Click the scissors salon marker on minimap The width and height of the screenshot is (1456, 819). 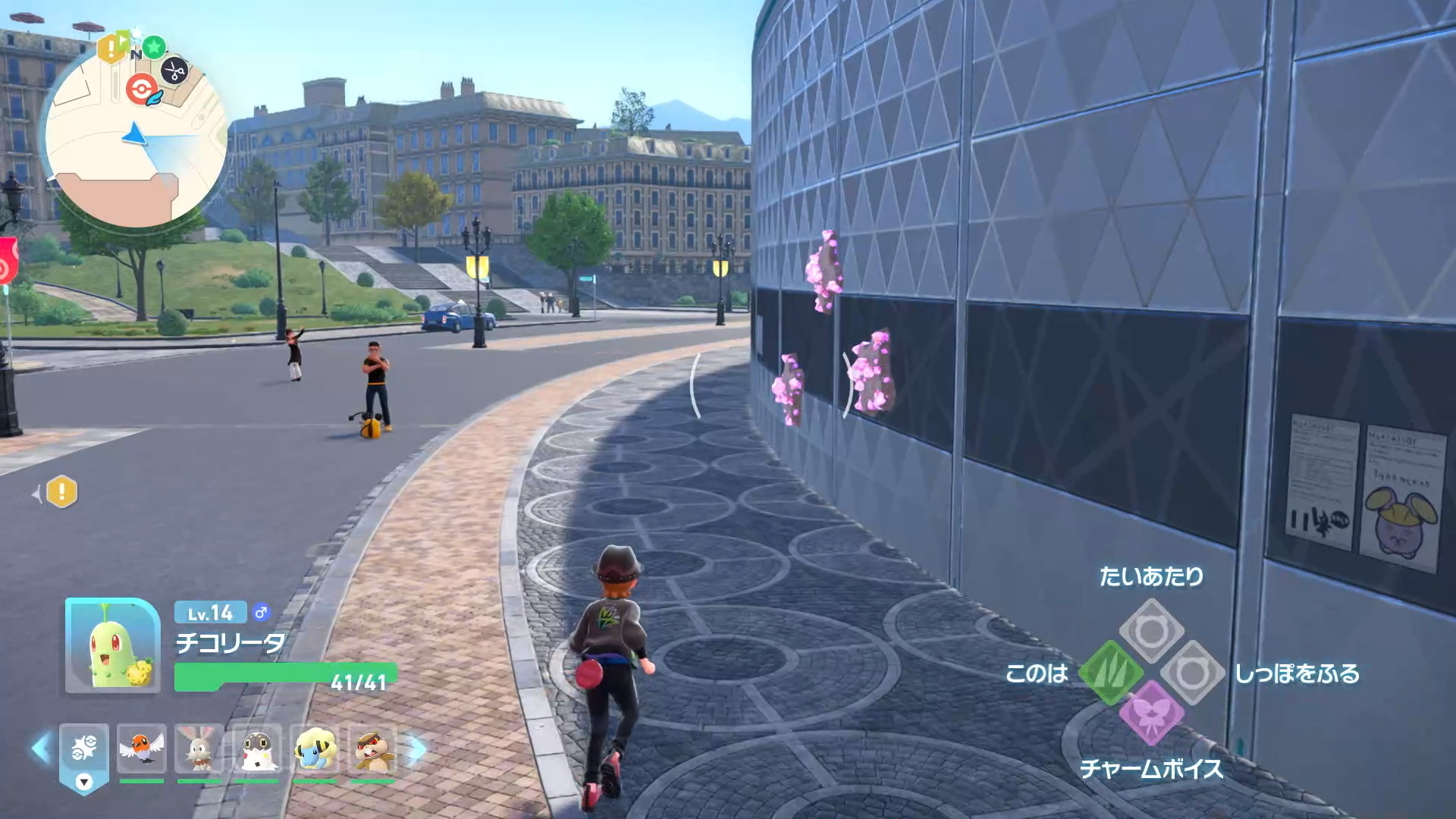click(x=175, y=71)
